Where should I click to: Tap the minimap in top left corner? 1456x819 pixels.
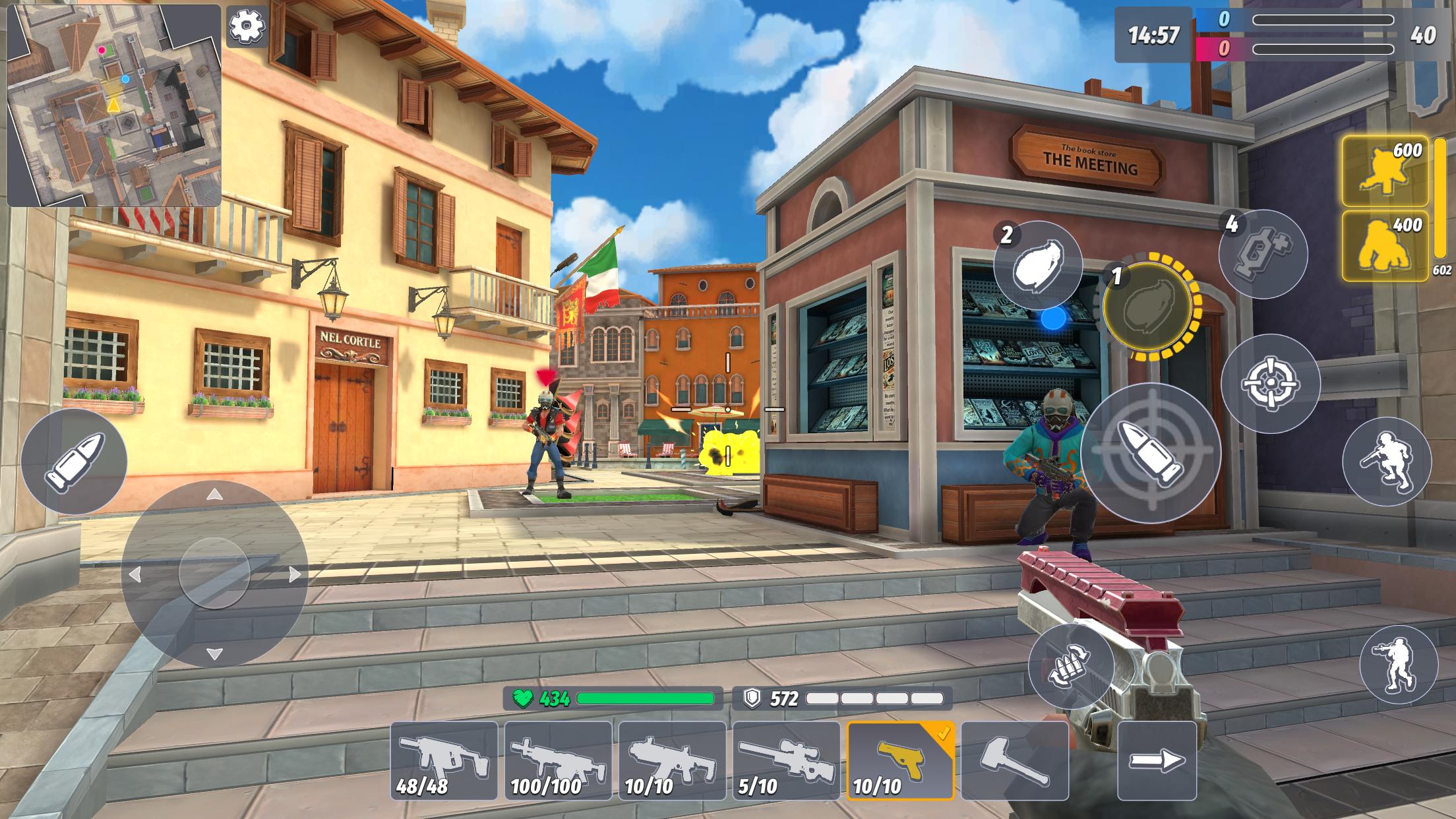point(115,106)
